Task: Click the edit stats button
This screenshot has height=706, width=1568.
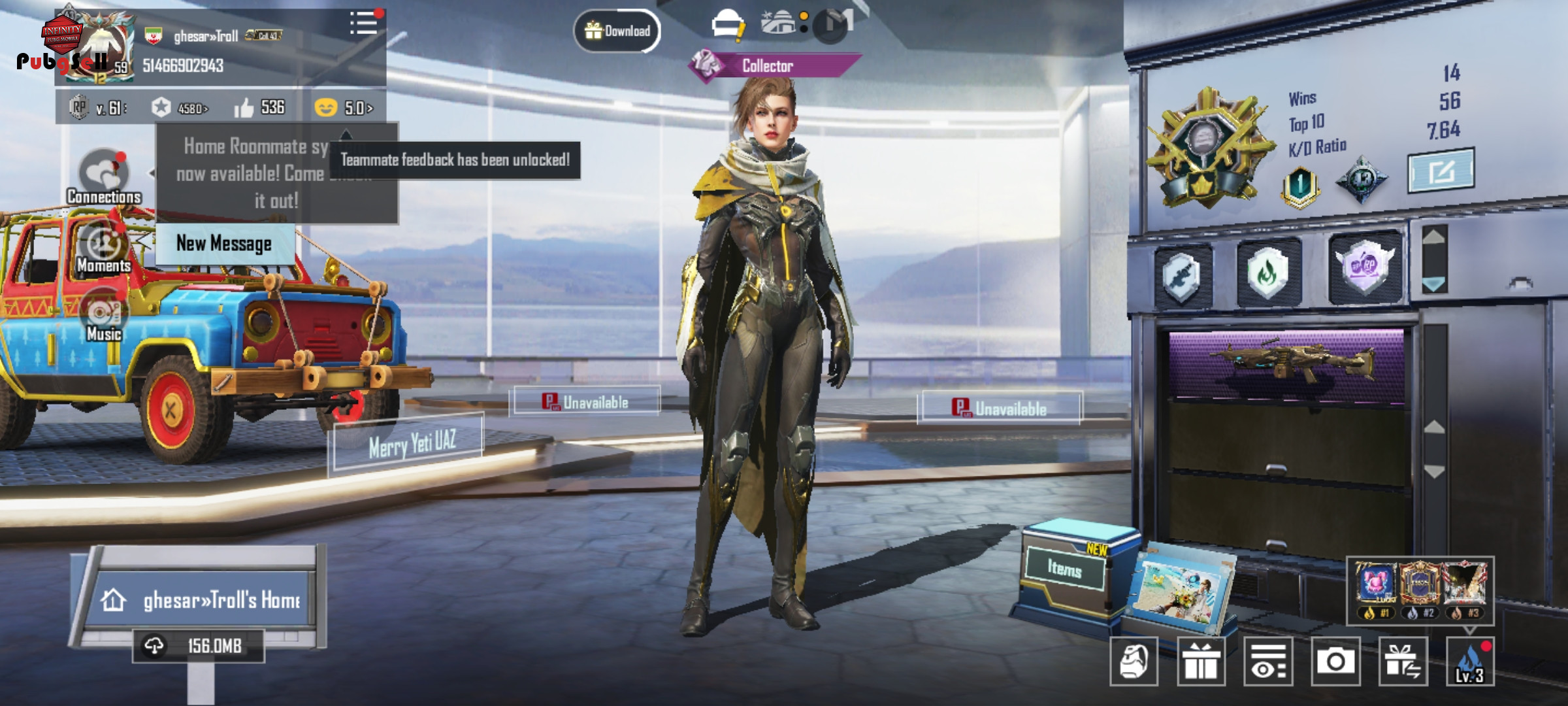Action: (1440, 171)
